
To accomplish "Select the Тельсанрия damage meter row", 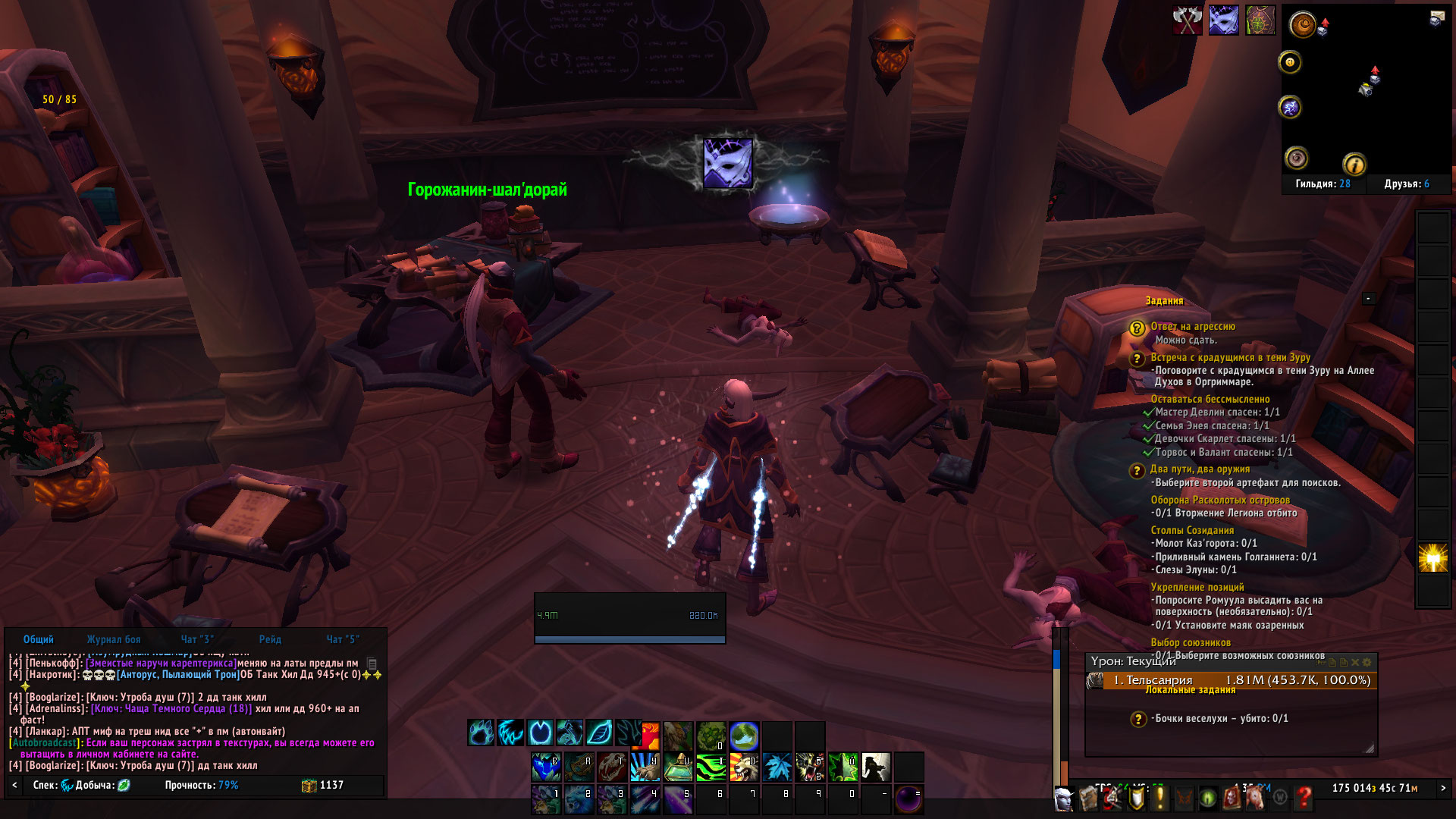I will click(x=1232, y=680).
